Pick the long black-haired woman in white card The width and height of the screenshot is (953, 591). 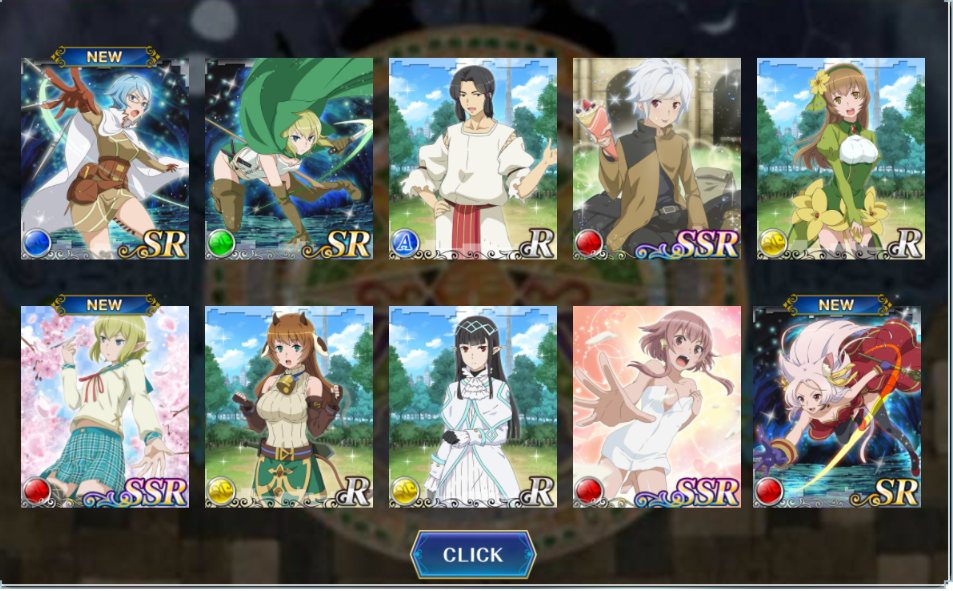[x=473, y=407]
